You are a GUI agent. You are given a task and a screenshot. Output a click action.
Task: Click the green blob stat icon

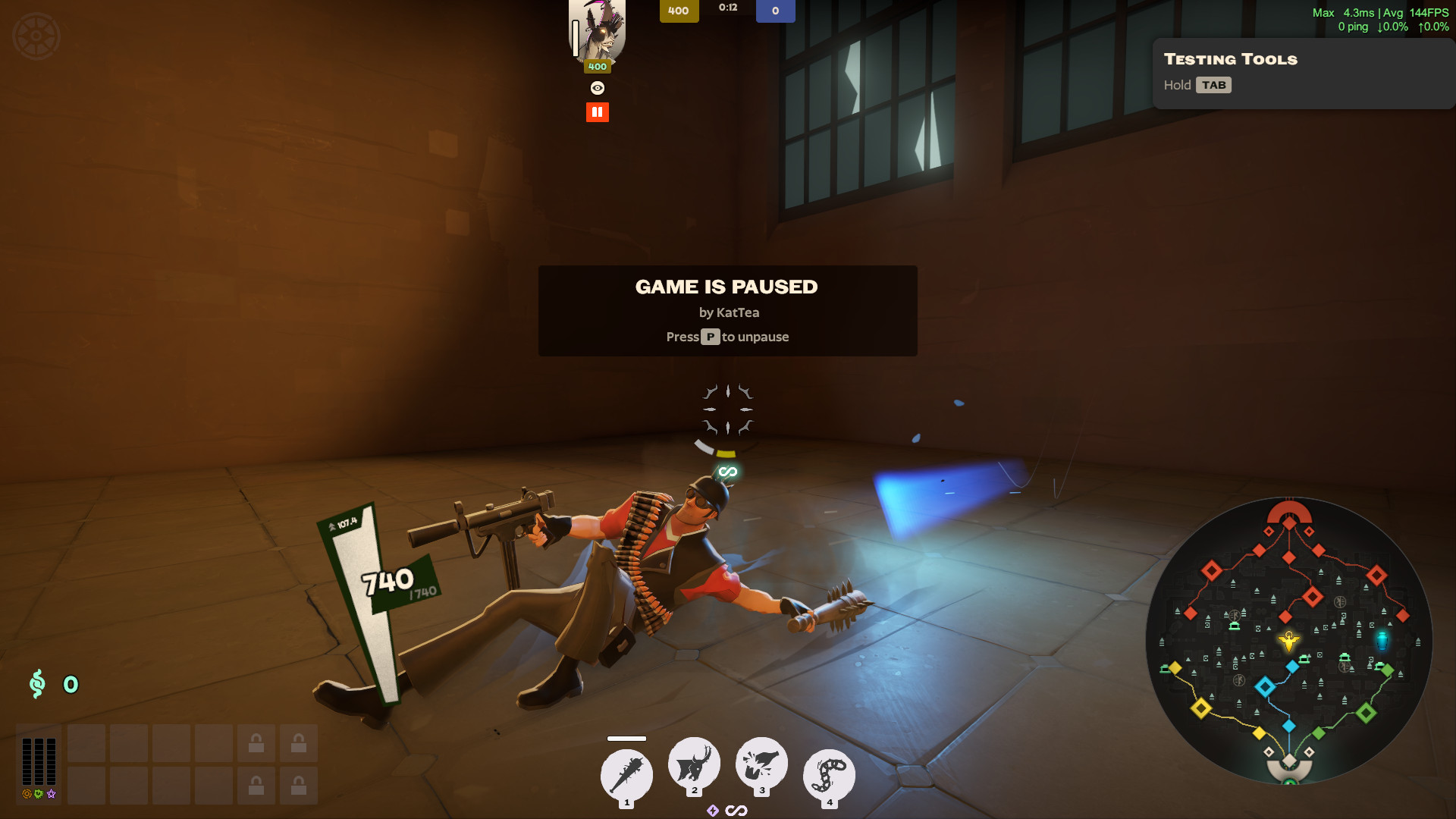point(38,795)
